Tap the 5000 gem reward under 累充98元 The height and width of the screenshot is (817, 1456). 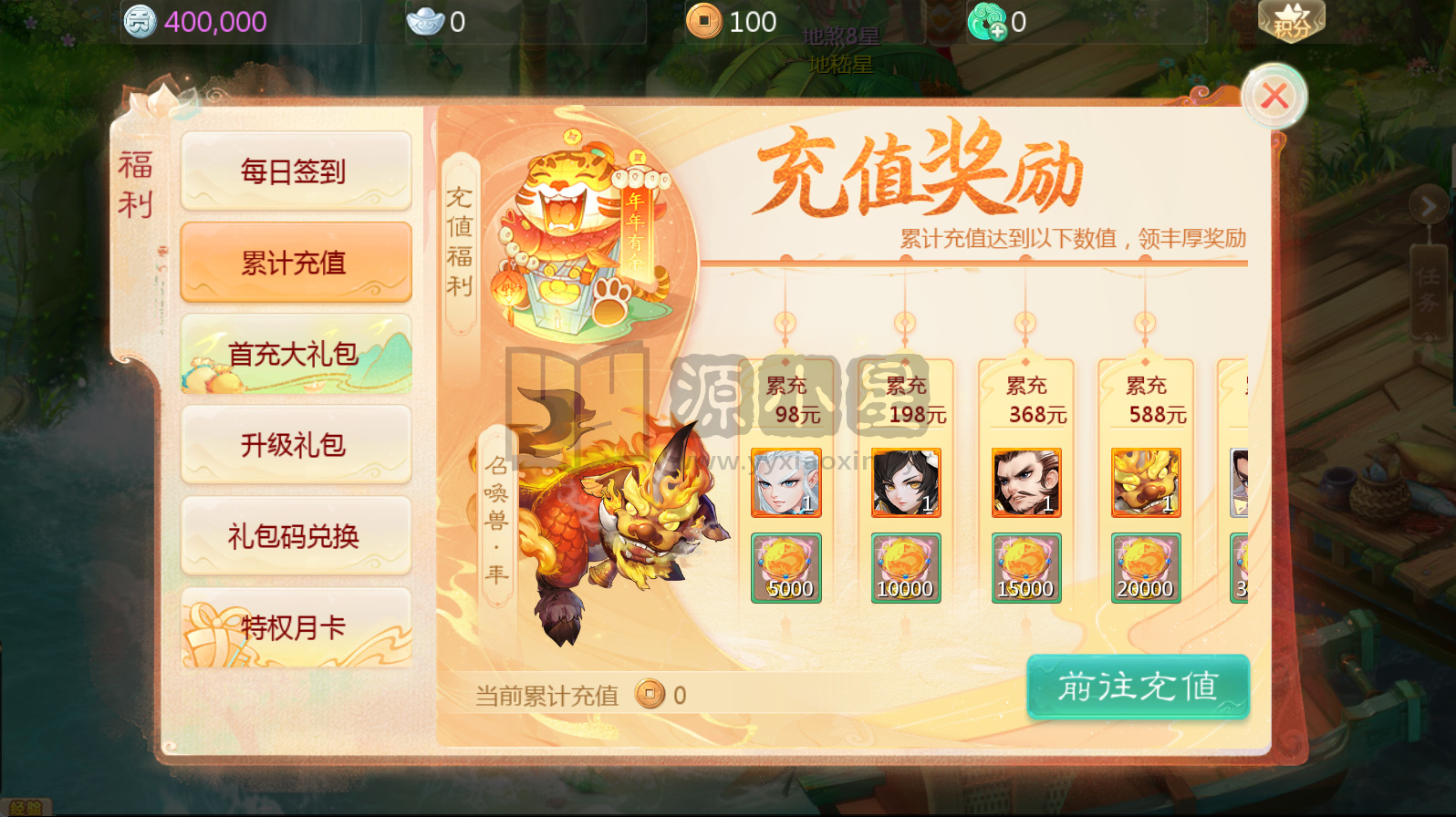pos(786,567)
